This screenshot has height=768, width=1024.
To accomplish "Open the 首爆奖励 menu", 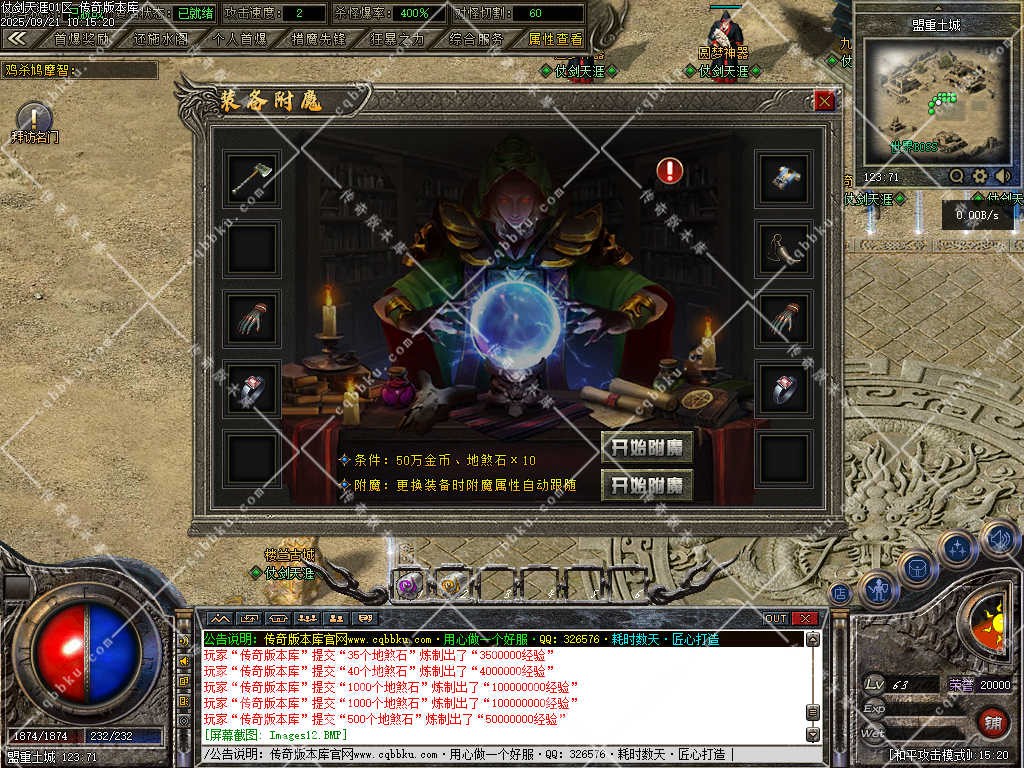I will click(x=82, y=39).
